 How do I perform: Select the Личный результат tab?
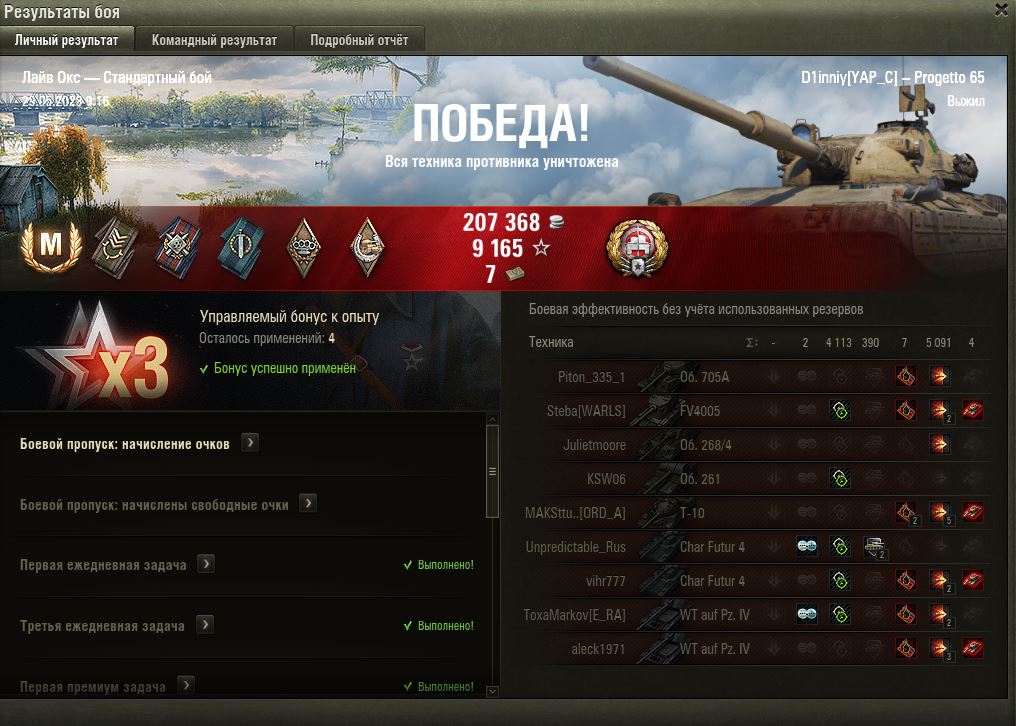coord(66,40)
